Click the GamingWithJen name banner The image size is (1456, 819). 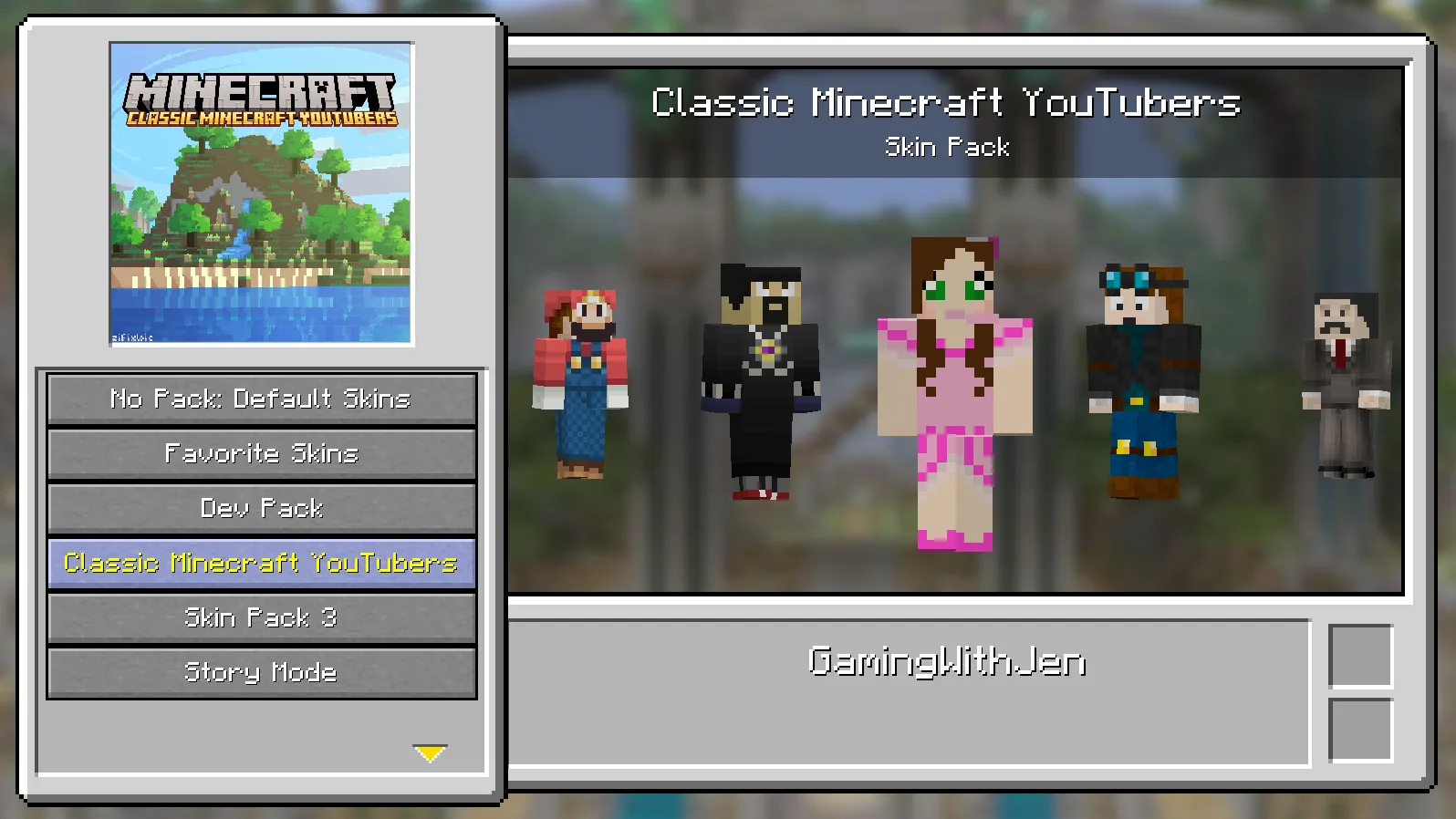[x=947, y=662]
